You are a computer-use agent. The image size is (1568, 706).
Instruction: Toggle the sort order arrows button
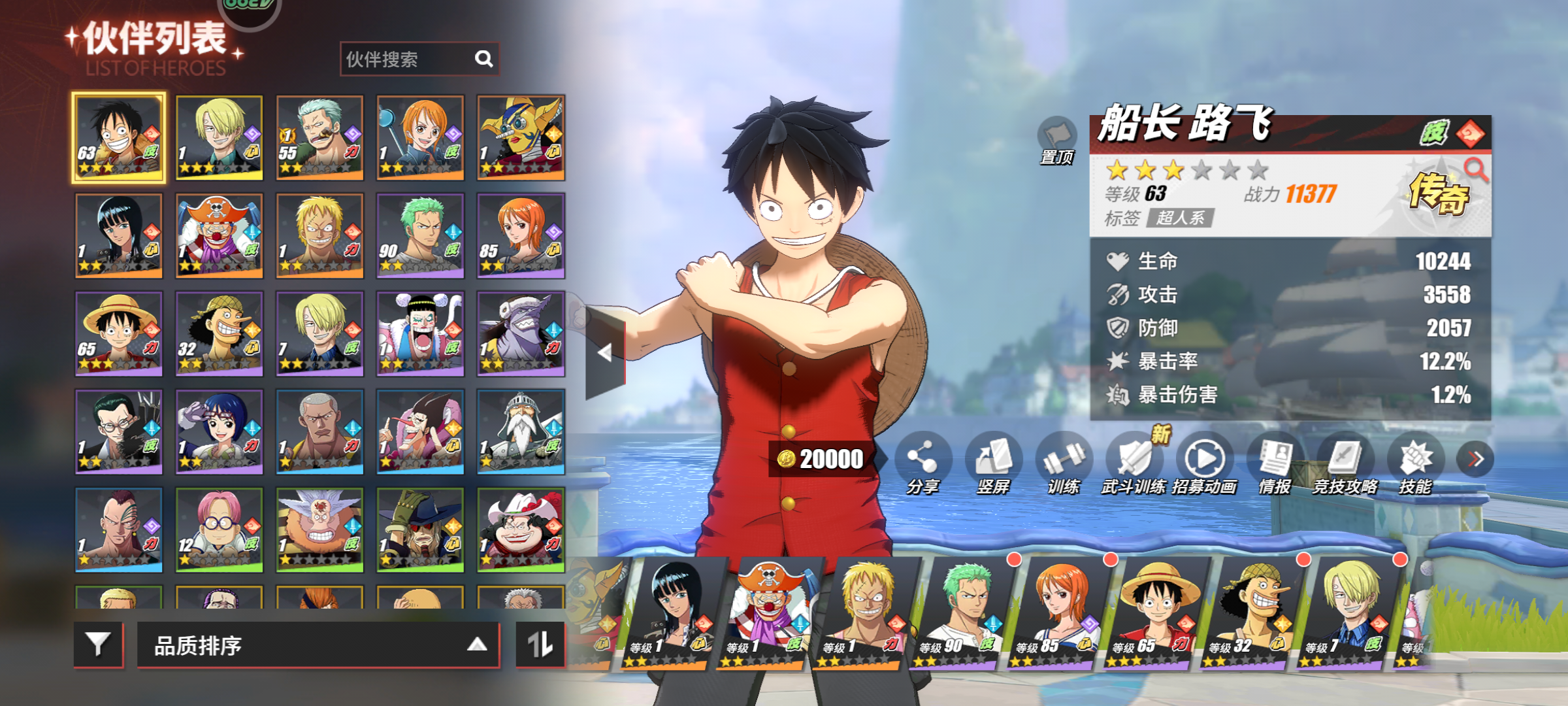coord(540,645)
